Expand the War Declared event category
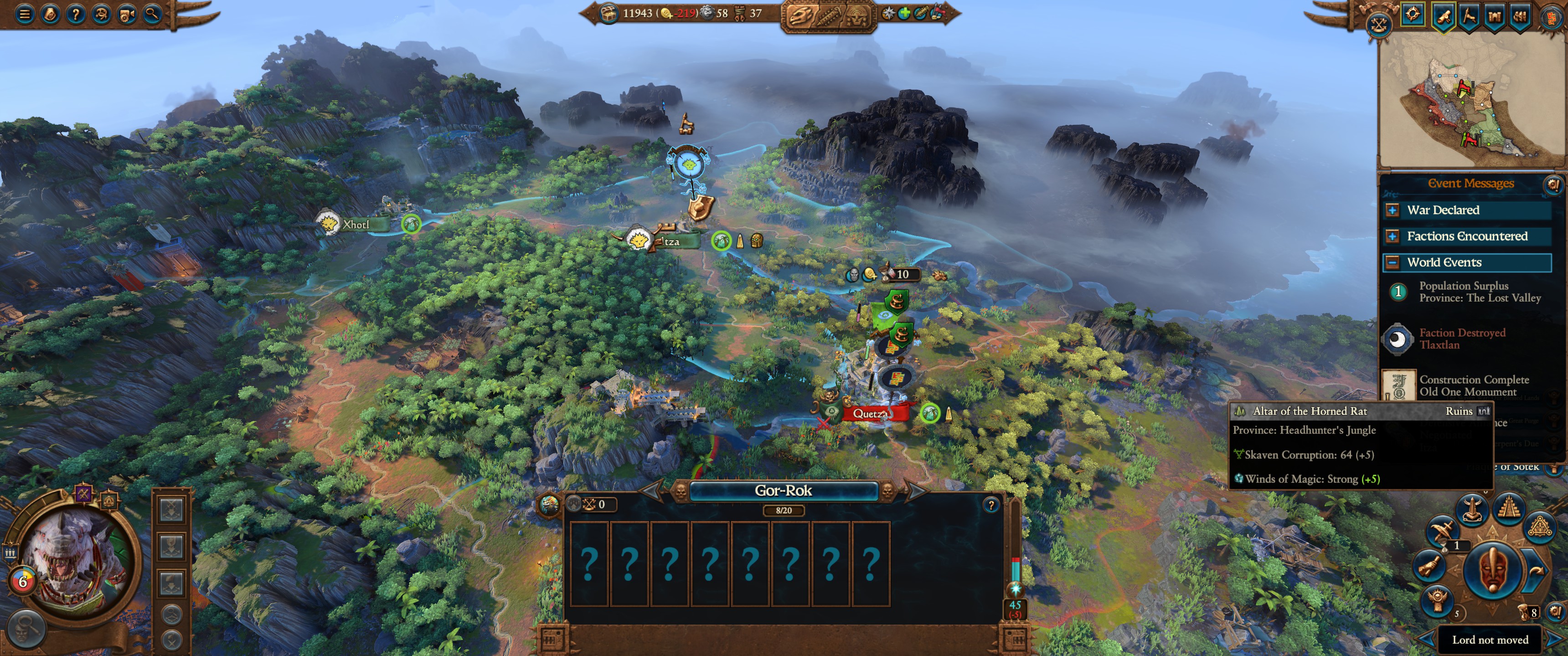The width and height of the screenshot is (1568, 656). (x=1392, y=210)
